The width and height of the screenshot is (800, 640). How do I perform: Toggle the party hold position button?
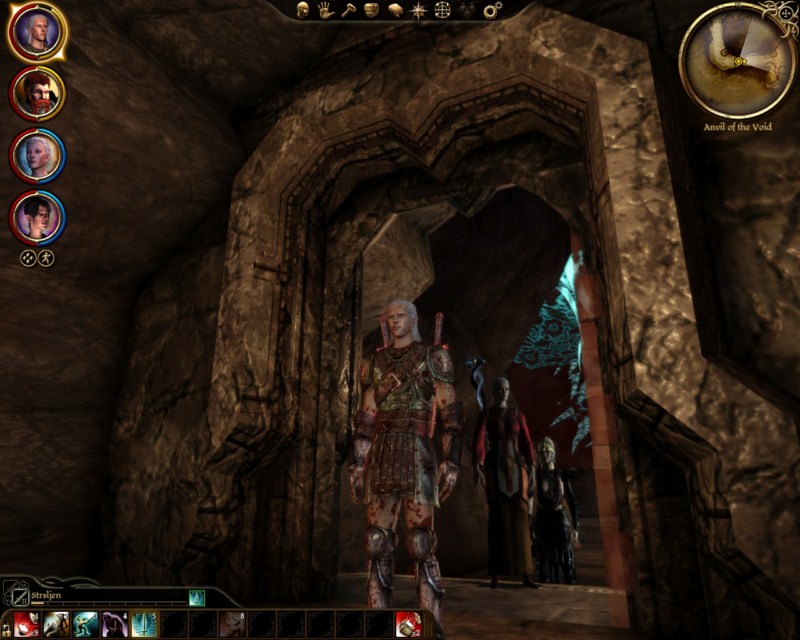pyautogui.click(x=46, y=258)
